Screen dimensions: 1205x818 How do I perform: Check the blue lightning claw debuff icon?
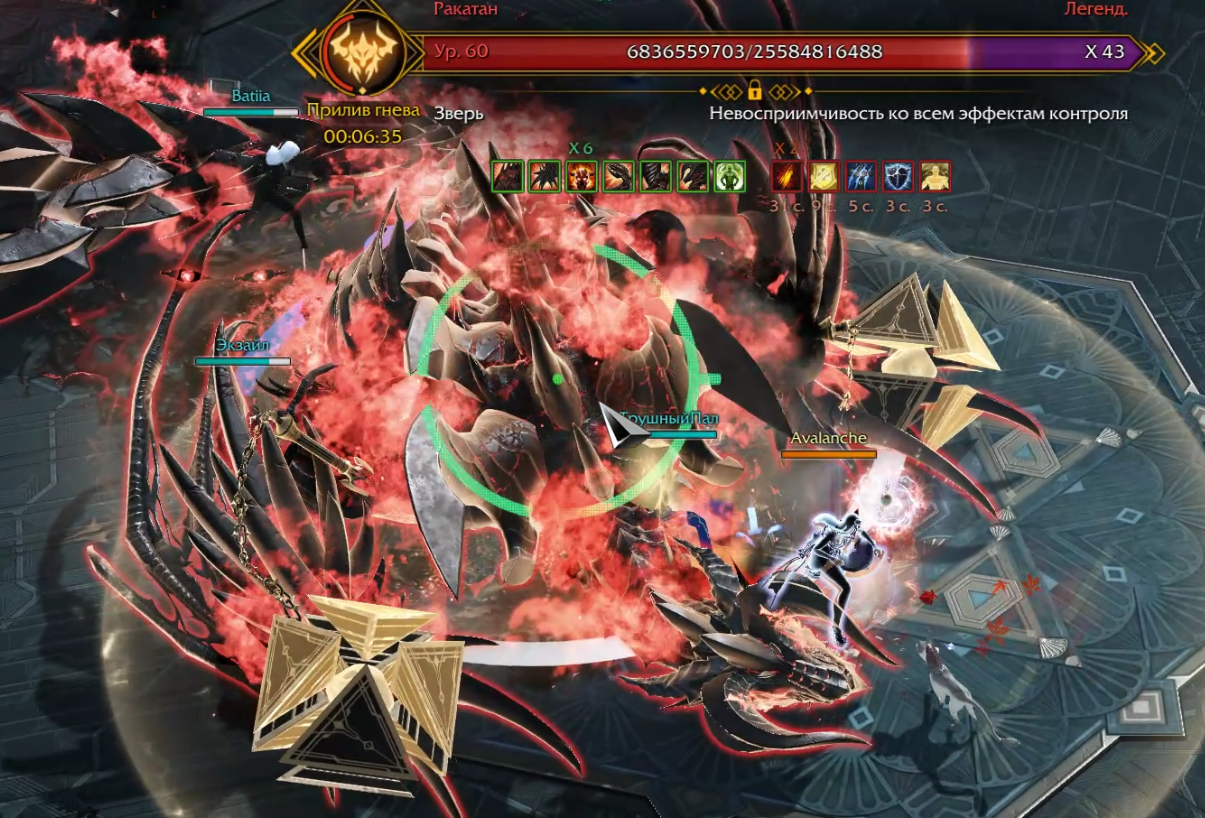[860, 176]
